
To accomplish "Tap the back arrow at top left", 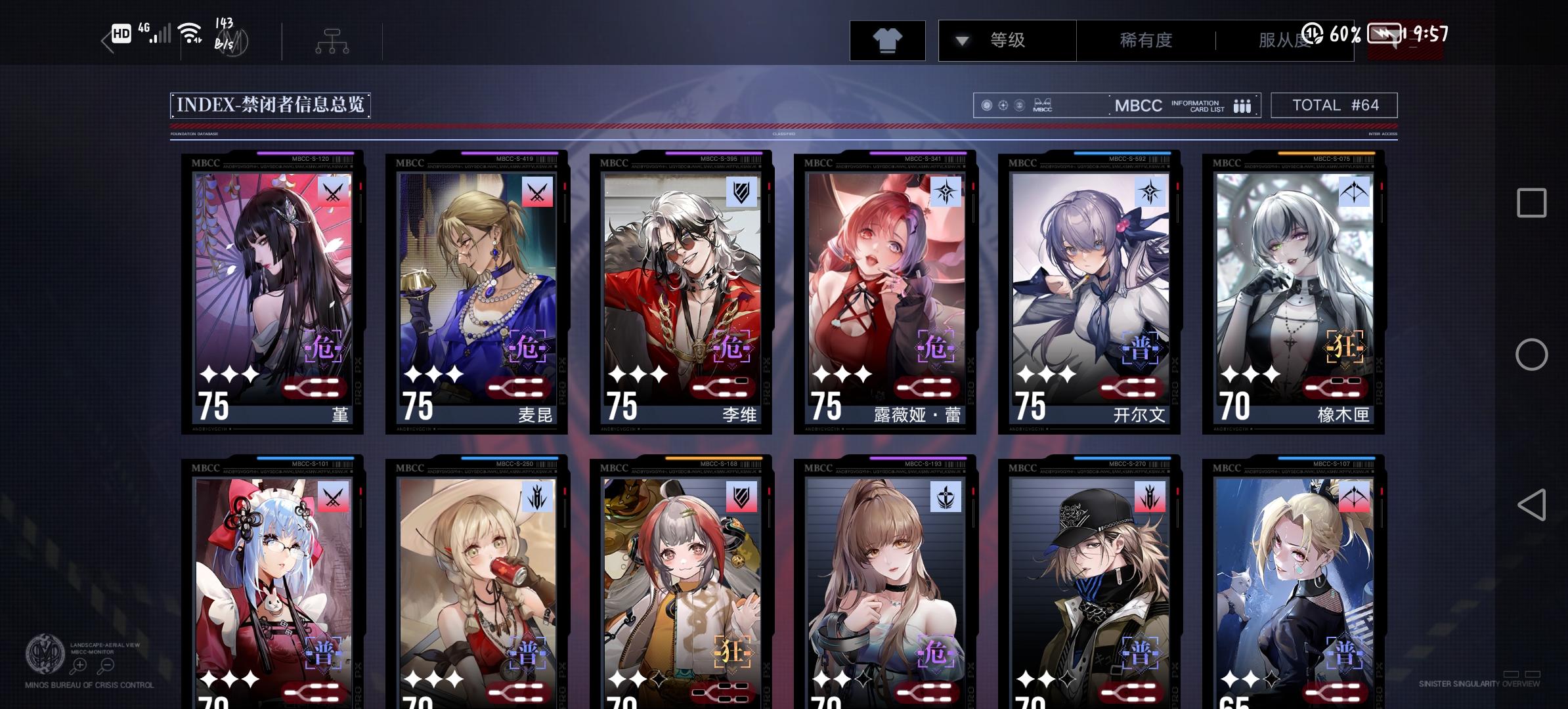I will [x=105, y=40].
